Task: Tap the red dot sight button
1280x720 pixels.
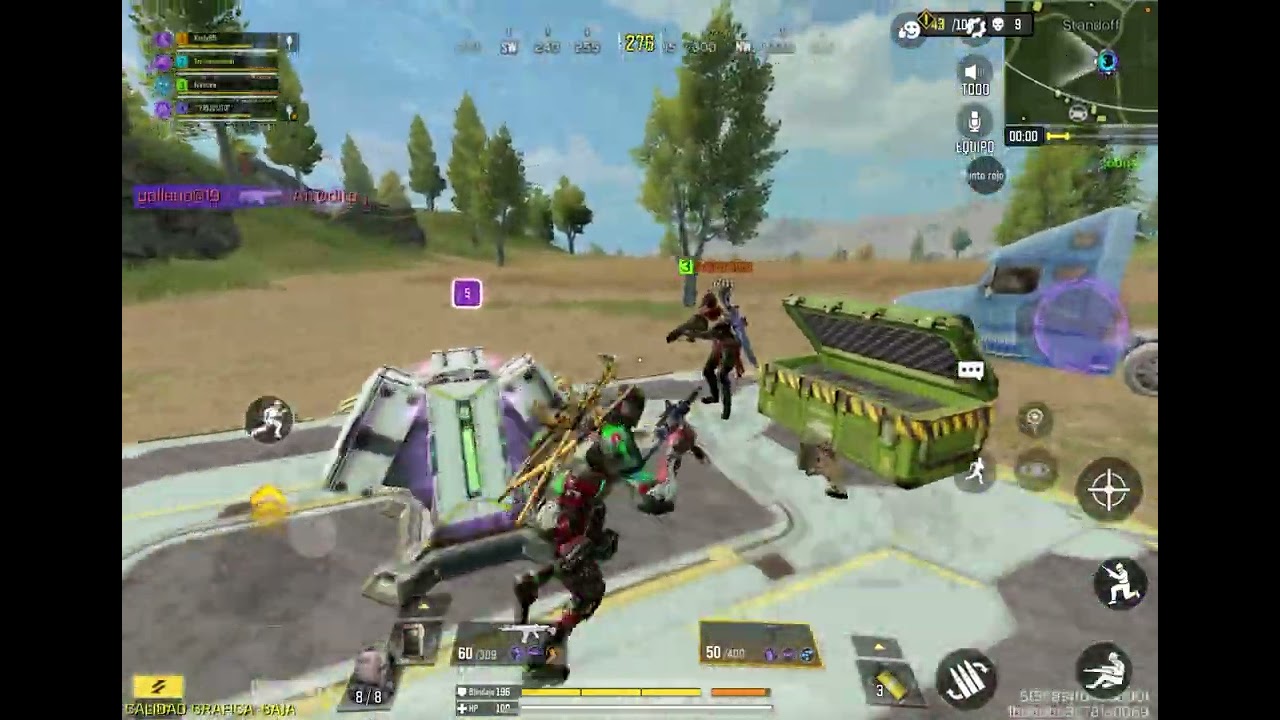Action: [x=984, y=175]
